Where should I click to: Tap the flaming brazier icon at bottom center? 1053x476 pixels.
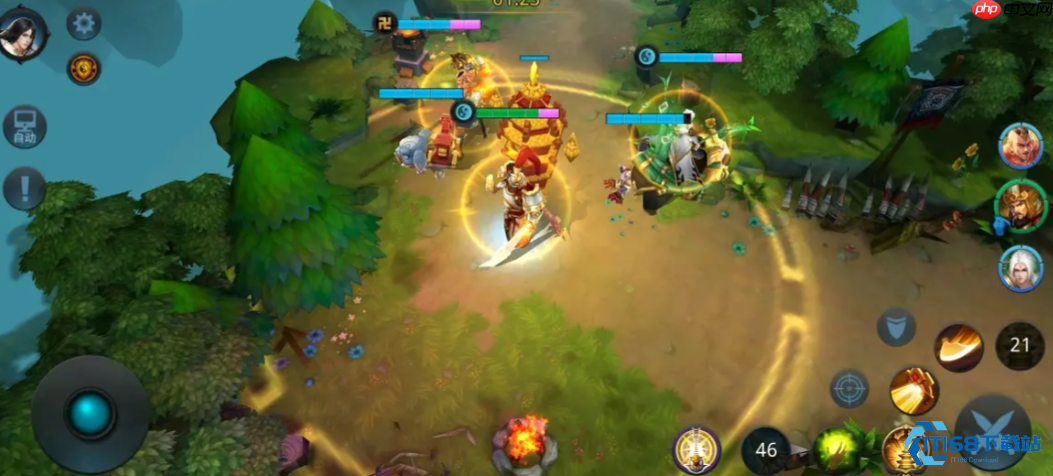(524, 445)
